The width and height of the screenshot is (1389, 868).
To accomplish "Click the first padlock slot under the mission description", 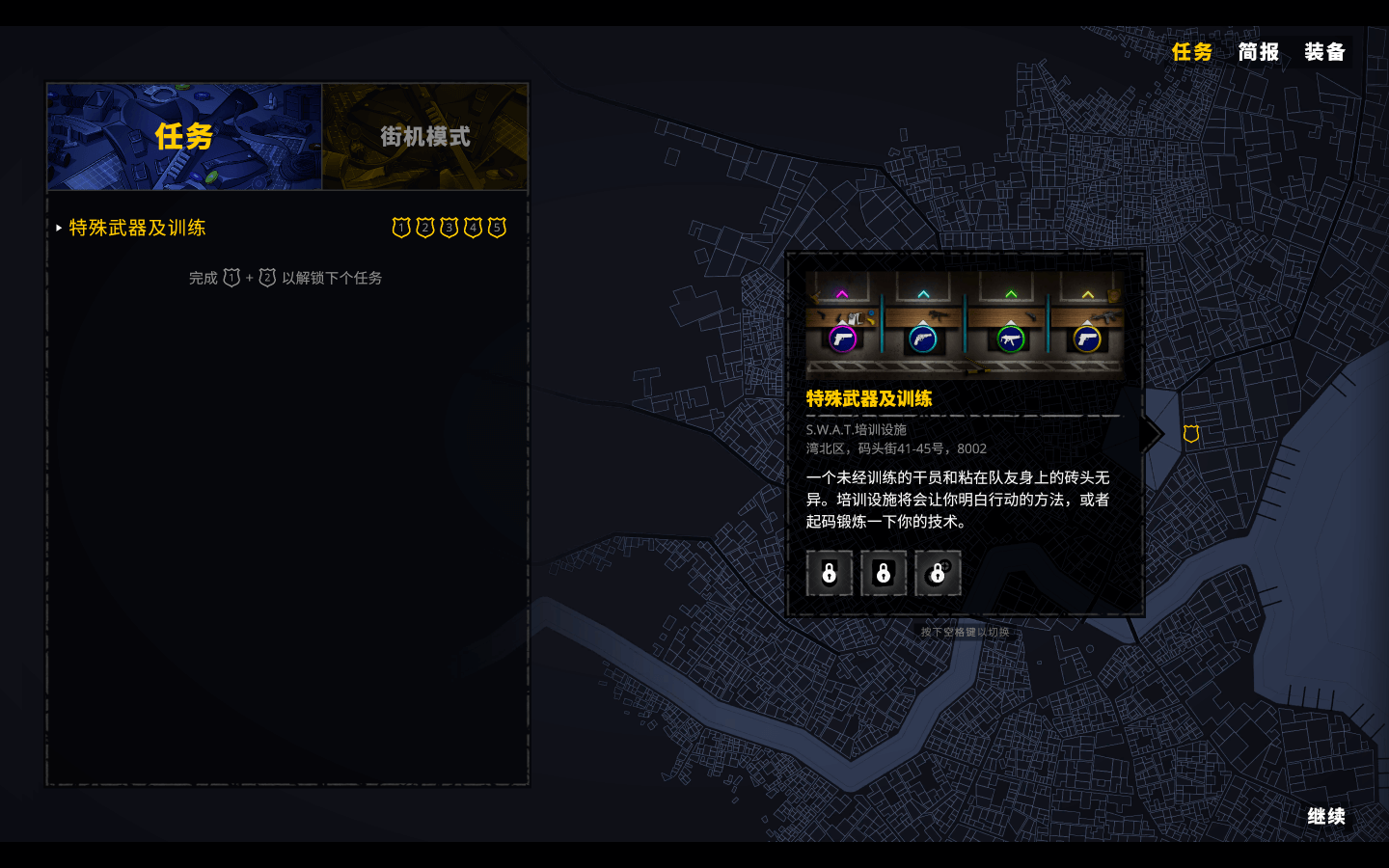I will pos(829,573).
